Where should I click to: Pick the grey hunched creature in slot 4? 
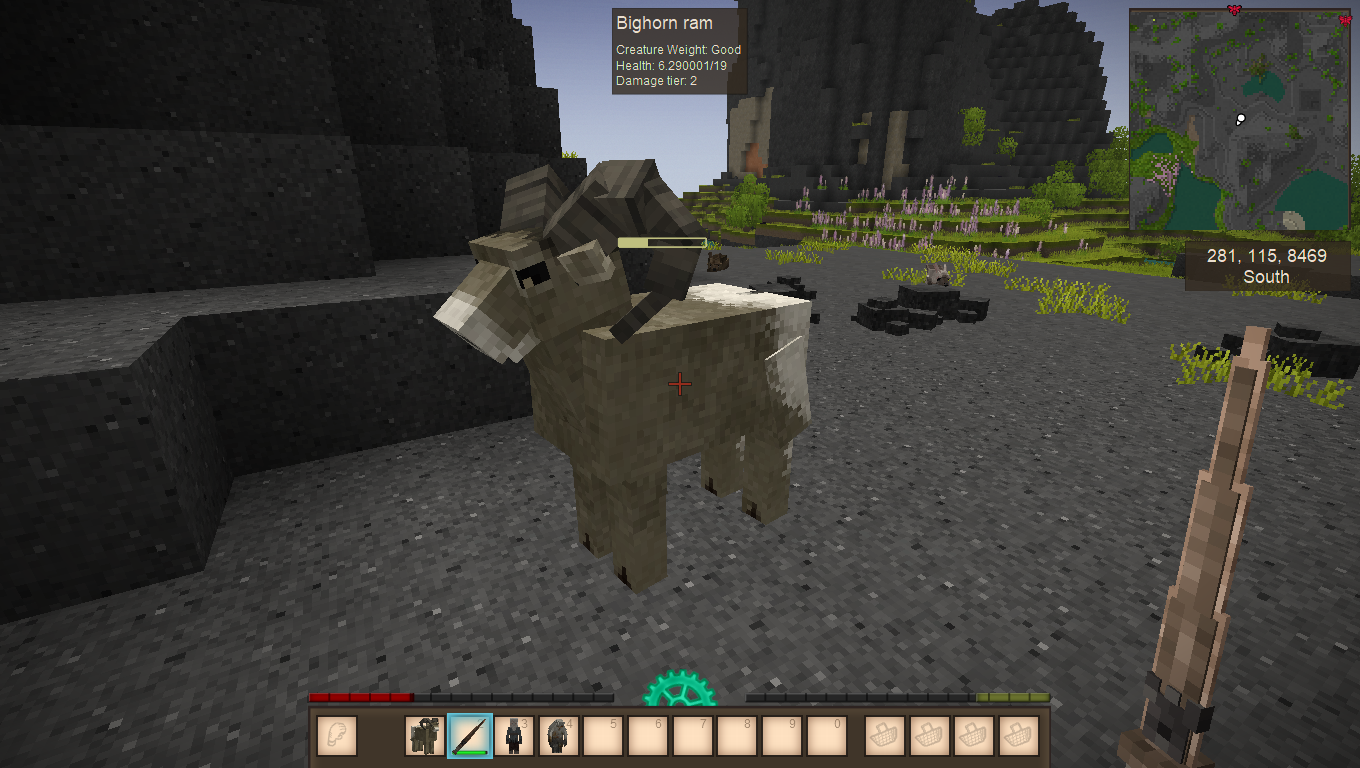tap(559, 736)
